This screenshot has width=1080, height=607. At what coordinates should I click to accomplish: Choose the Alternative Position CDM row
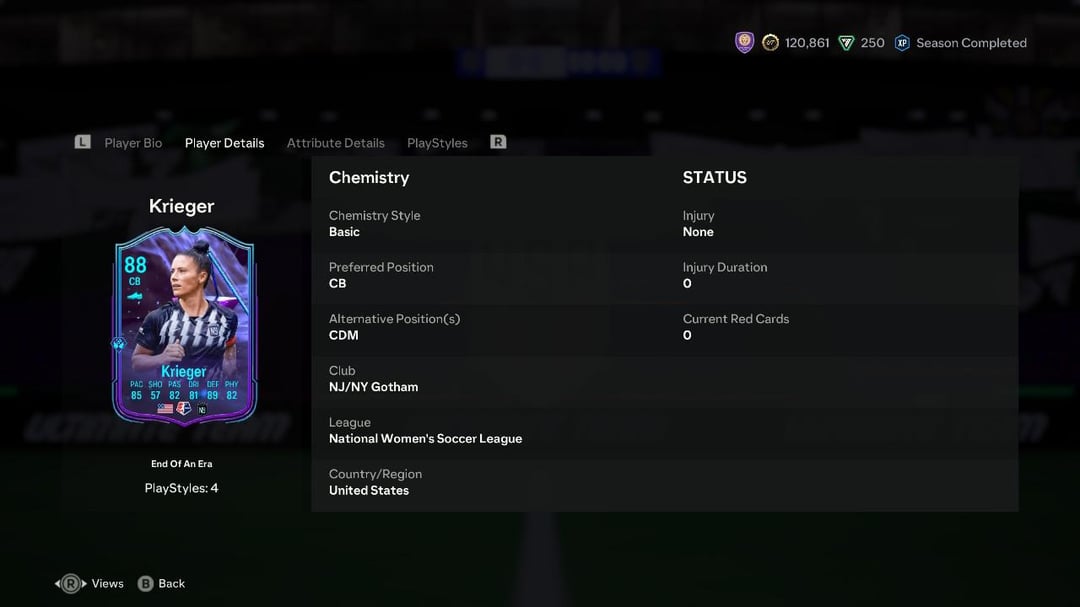[490, 327]
